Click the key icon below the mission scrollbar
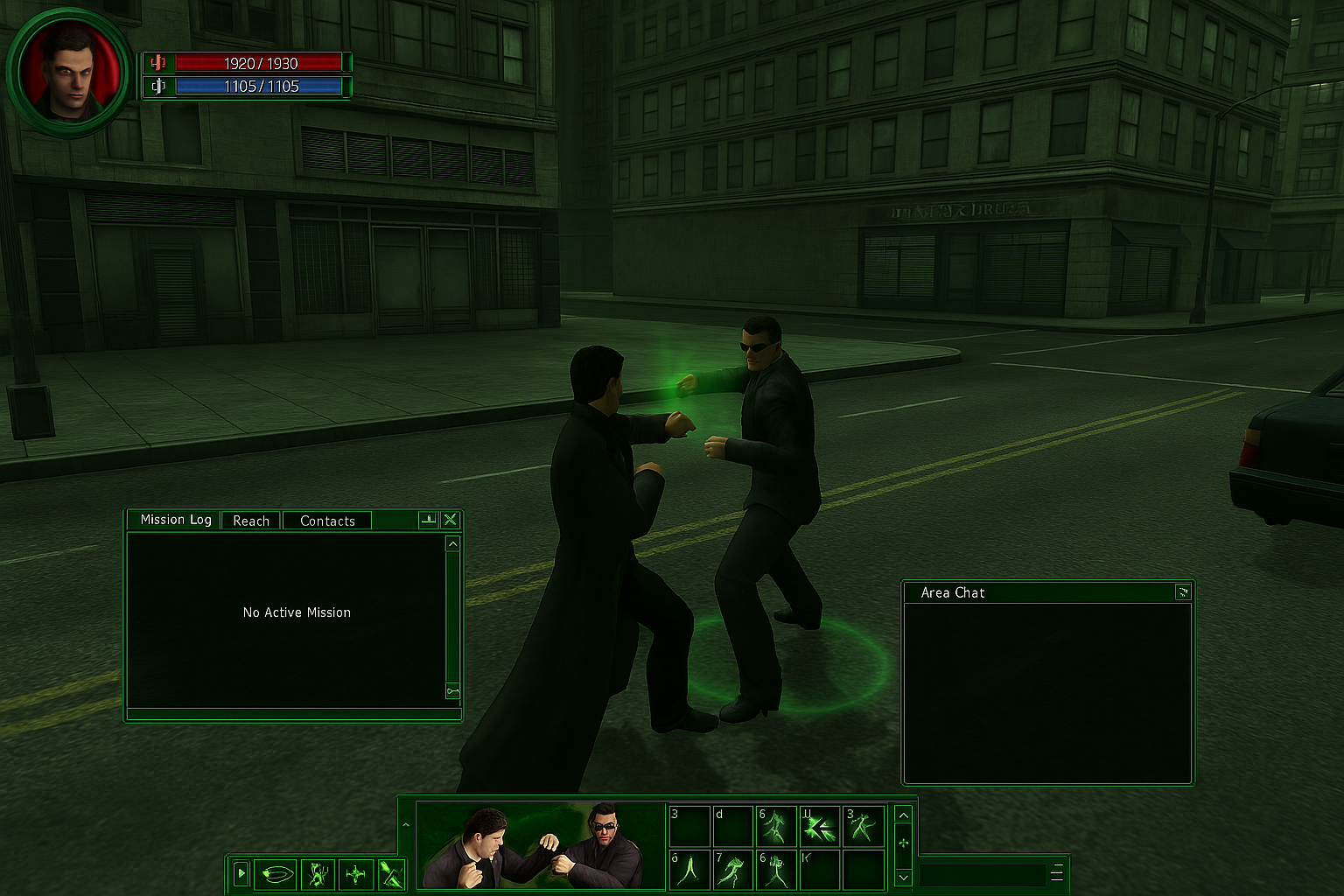This screenshot has width=1344, height=896. tap(452, 691)
